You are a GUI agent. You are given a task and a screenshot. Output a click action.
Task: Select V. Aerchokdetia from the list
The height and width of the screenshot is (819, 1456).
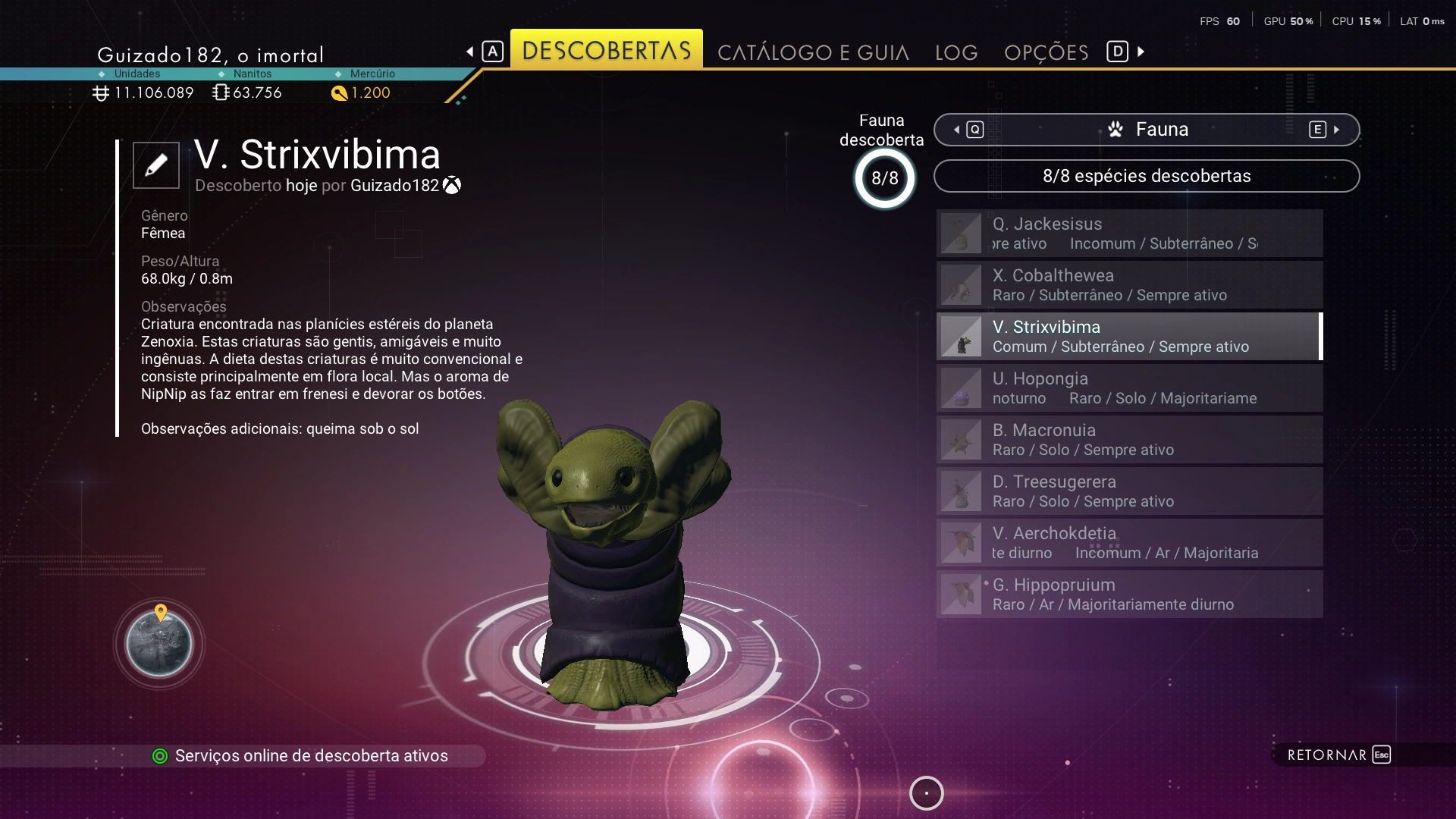click(x=1129, y=543)
